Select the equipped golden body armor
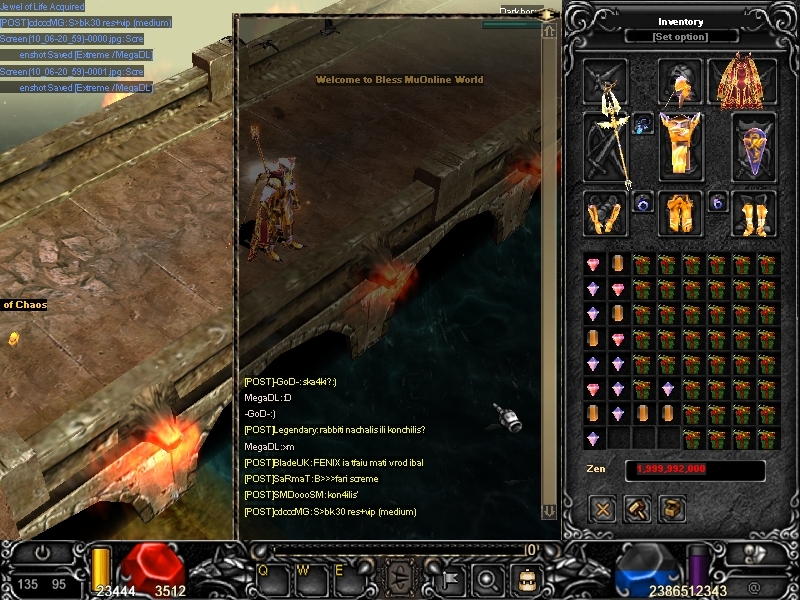This screenshot has width=800, height=600. (x=680, y=145)
